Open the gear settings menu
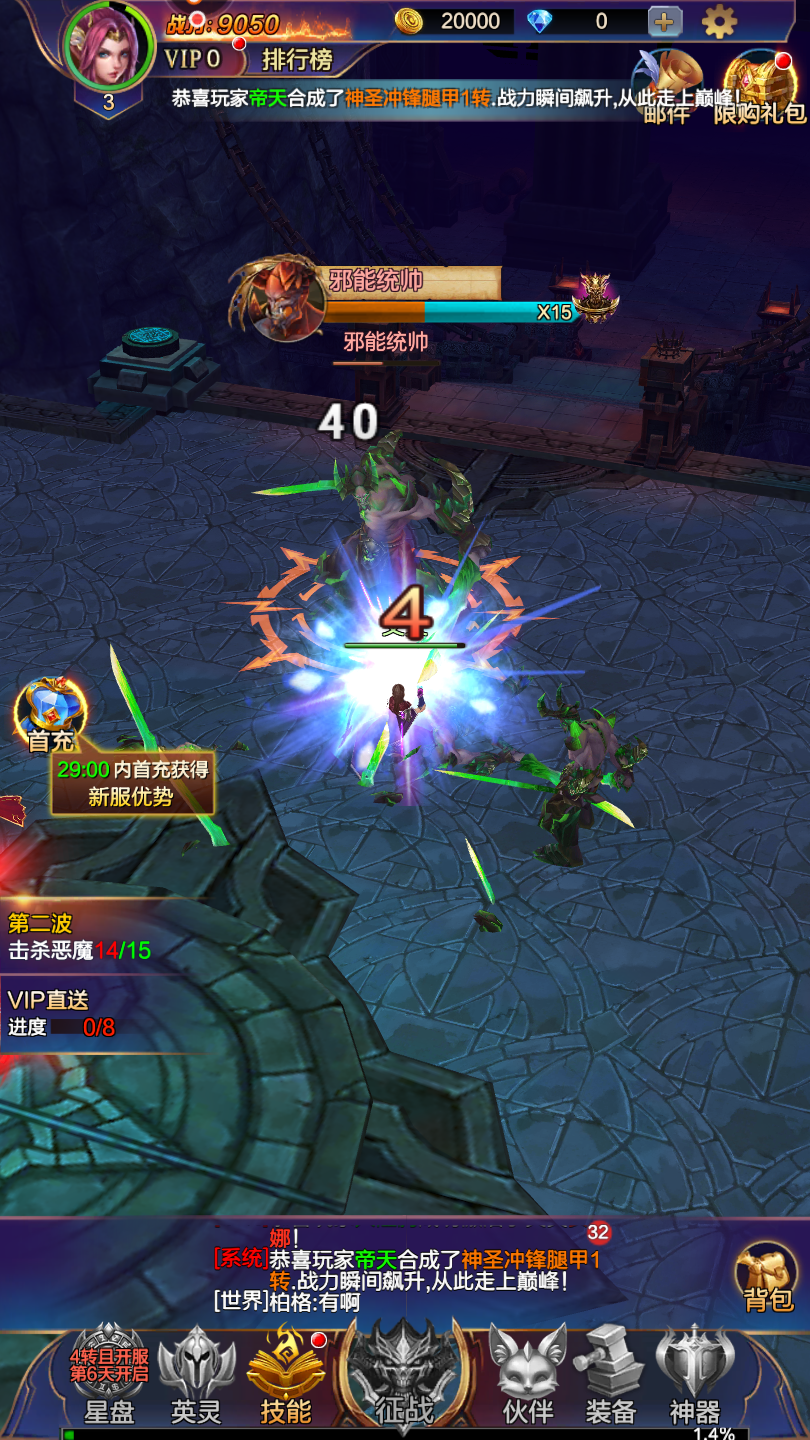This screenshot has width=810, height=1440. pos(719,21)
